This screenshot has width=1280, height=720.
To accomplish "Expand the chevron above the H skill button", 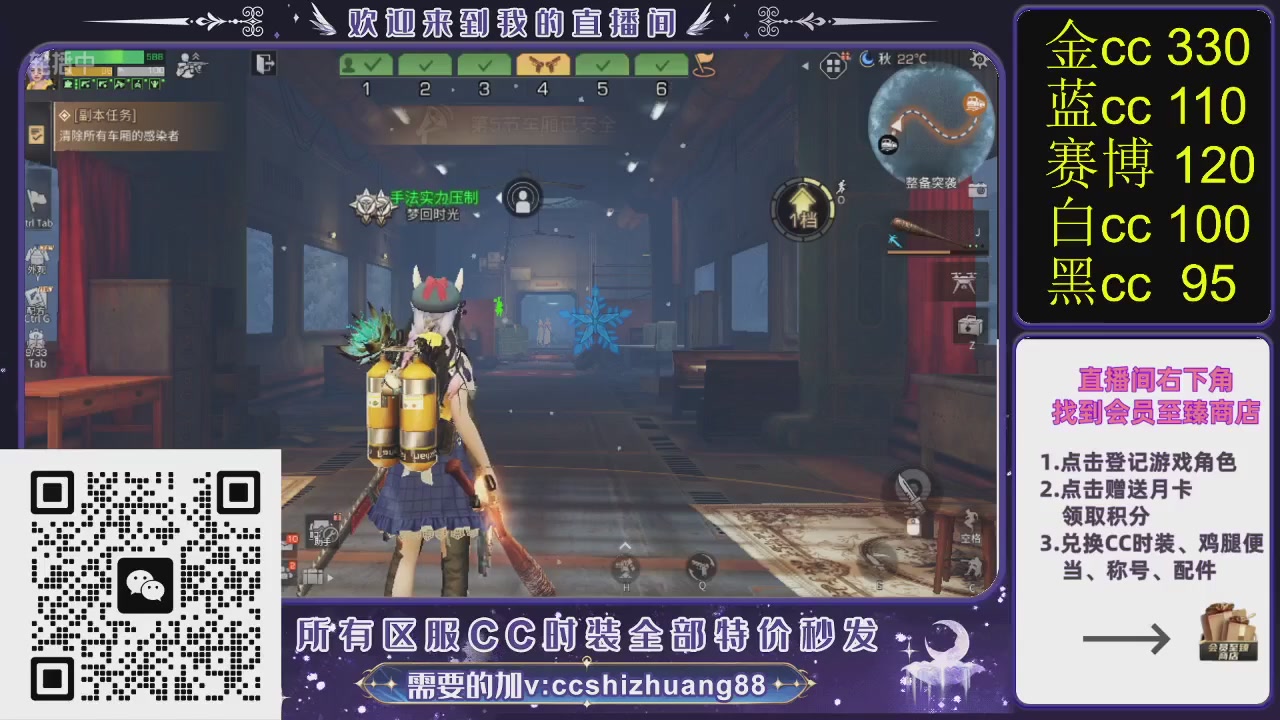I will 624,547.
